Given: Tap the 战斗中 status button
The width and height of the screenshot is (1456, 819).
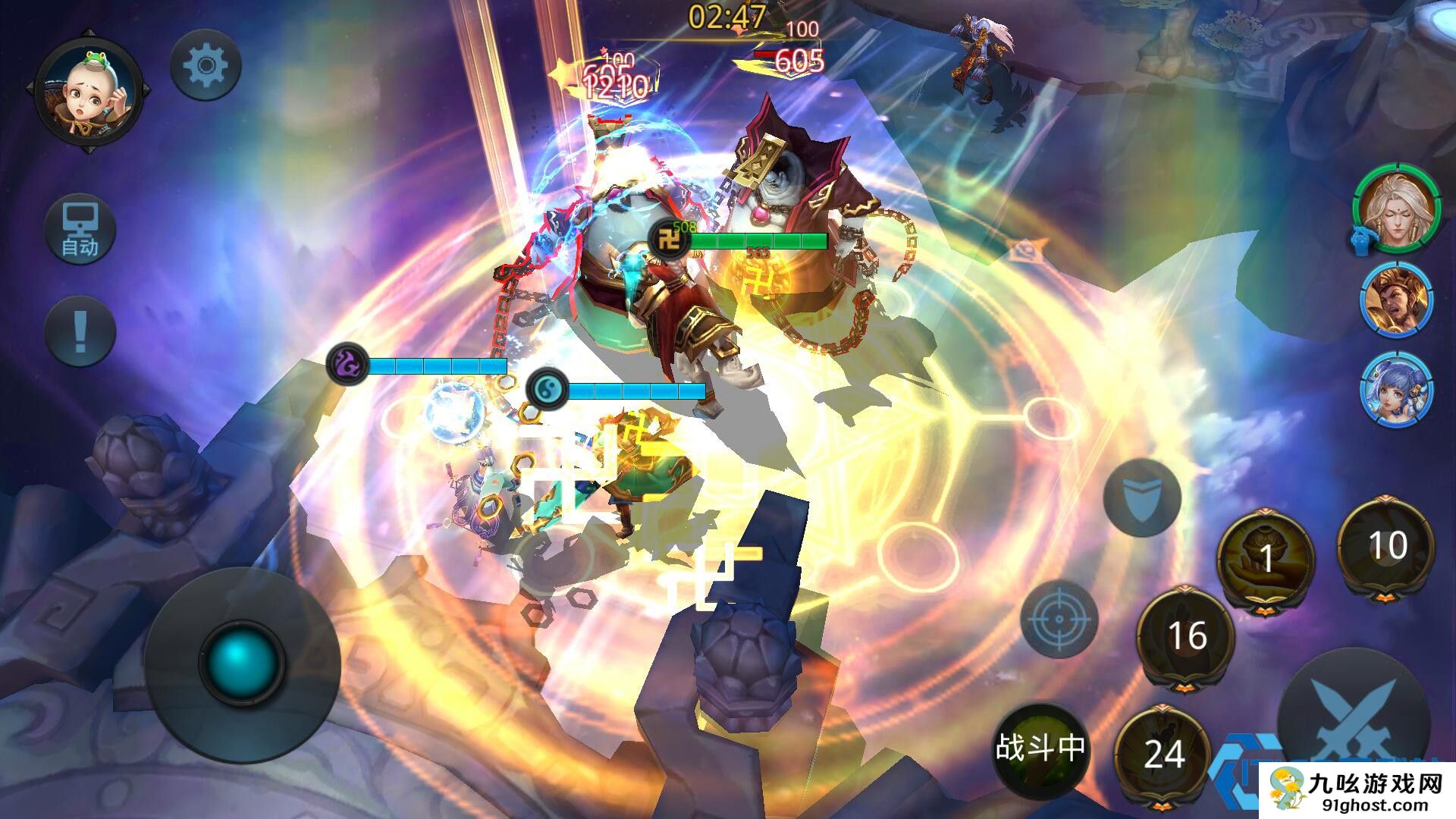Looking at the screenshot, I should click(x=1040, y=749).
